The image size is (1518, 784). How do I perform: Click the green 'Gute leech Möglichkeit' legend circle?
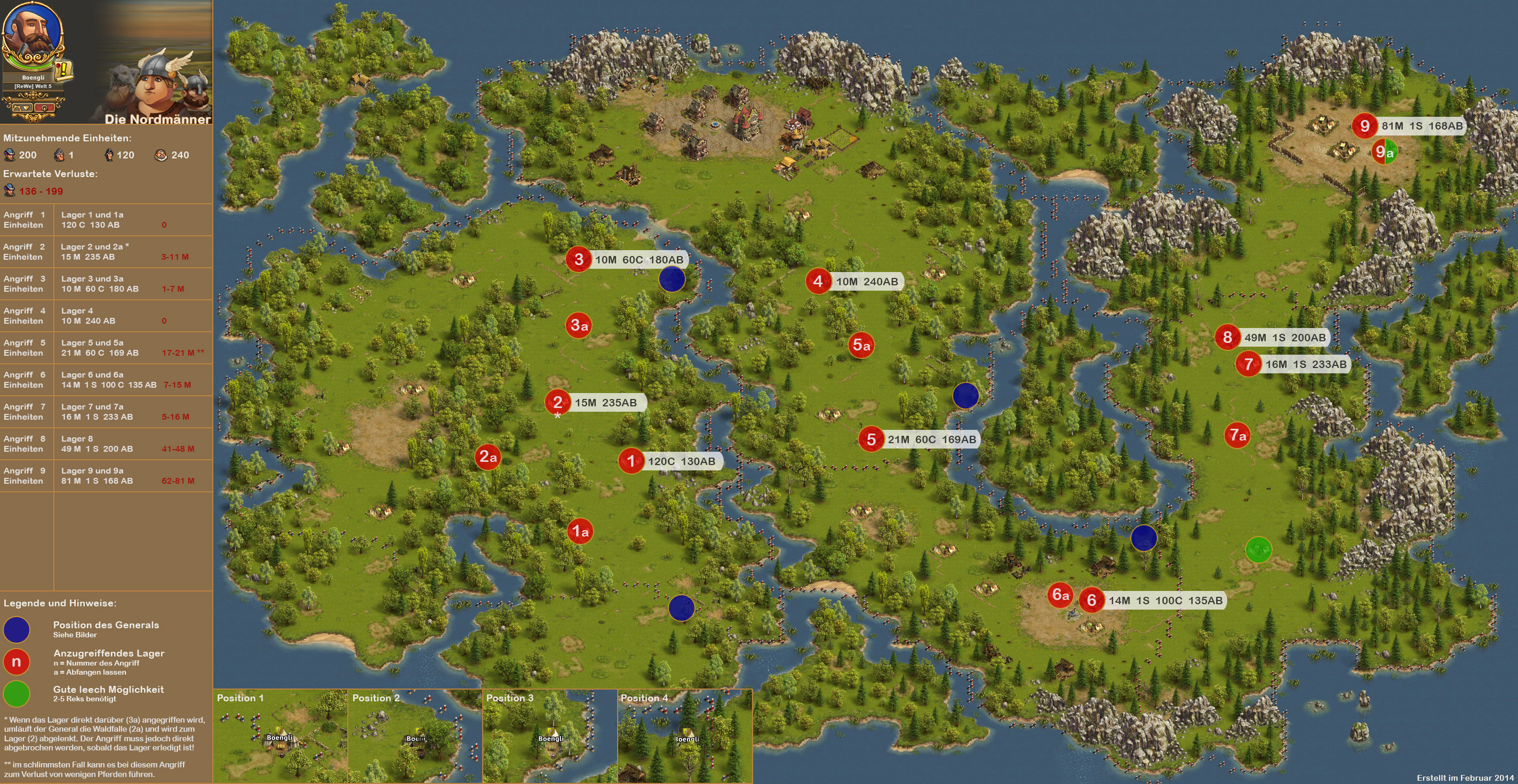point(17,693)
